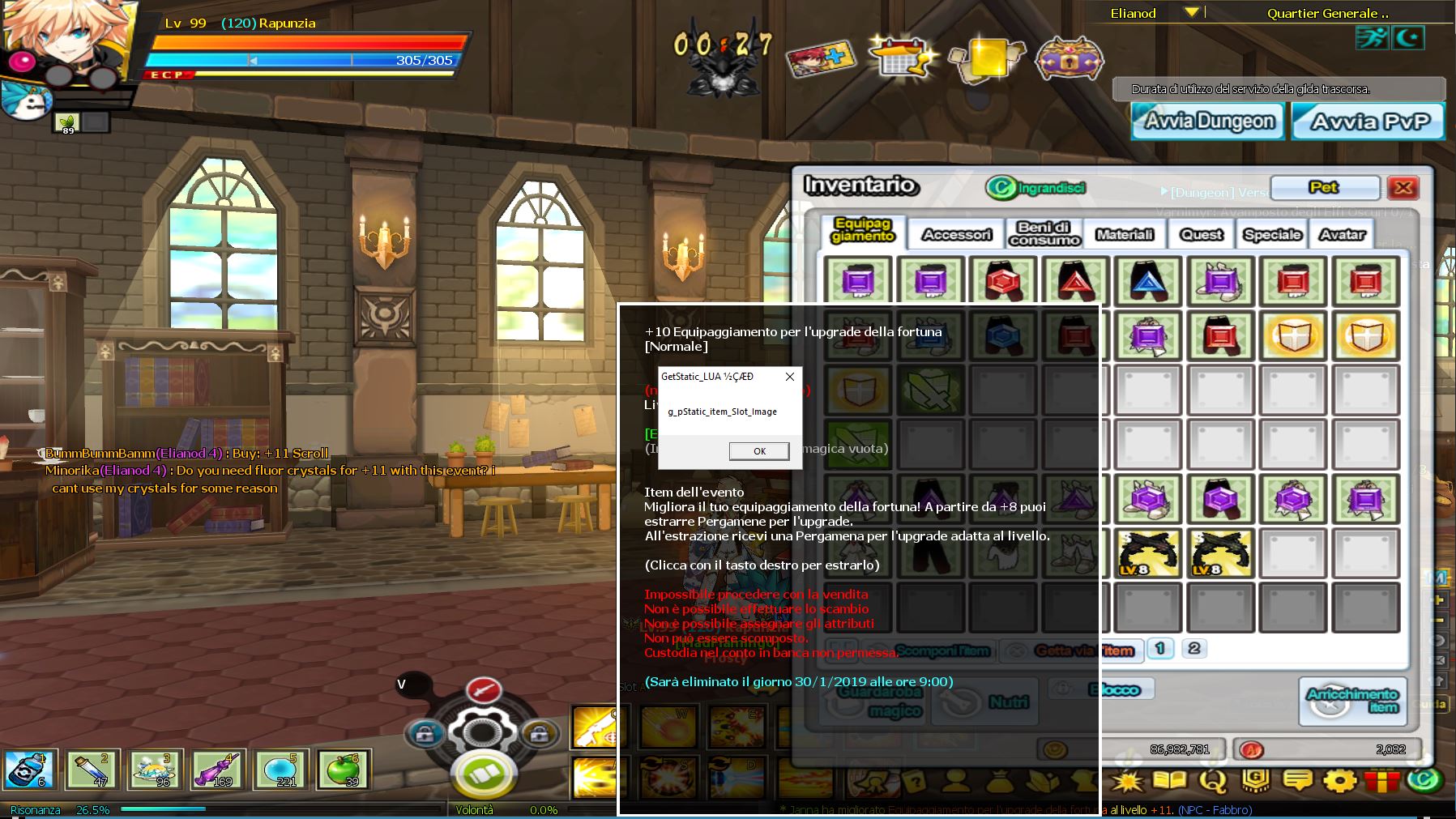
Task: Start a dungeon with Avvia Dungeon
Action: 1208,122
